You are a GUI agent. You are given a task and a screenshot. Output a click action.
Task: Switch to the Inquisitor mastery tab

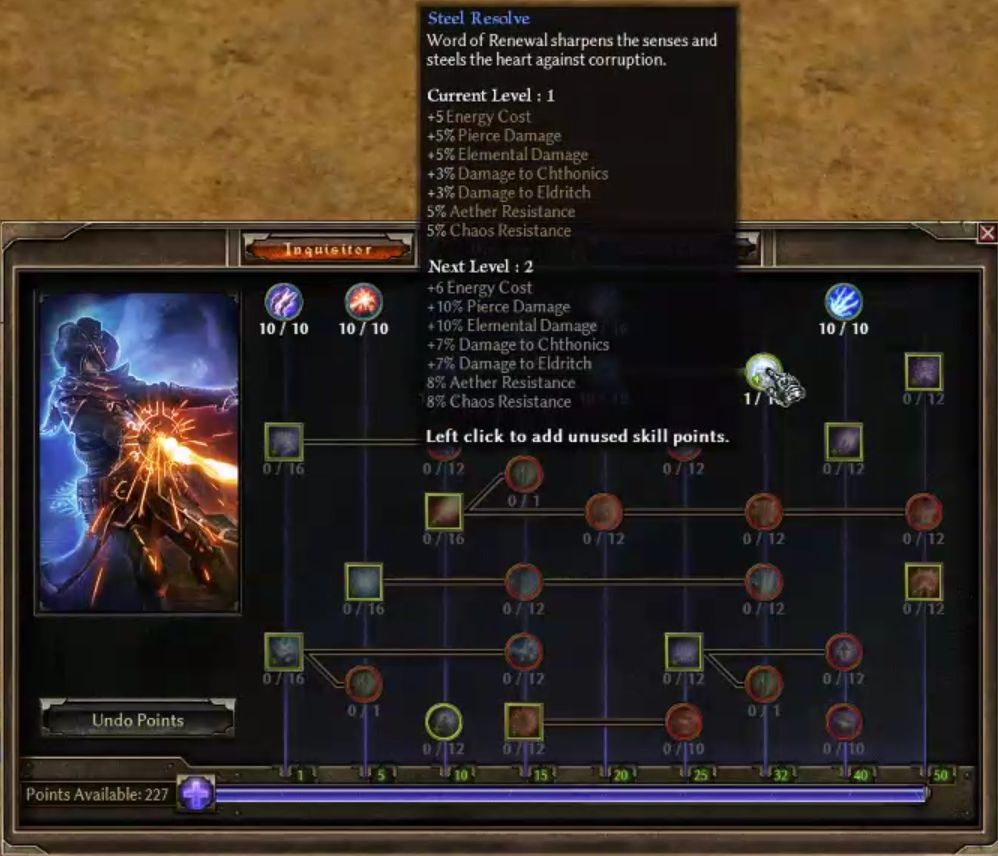point(328,249)
